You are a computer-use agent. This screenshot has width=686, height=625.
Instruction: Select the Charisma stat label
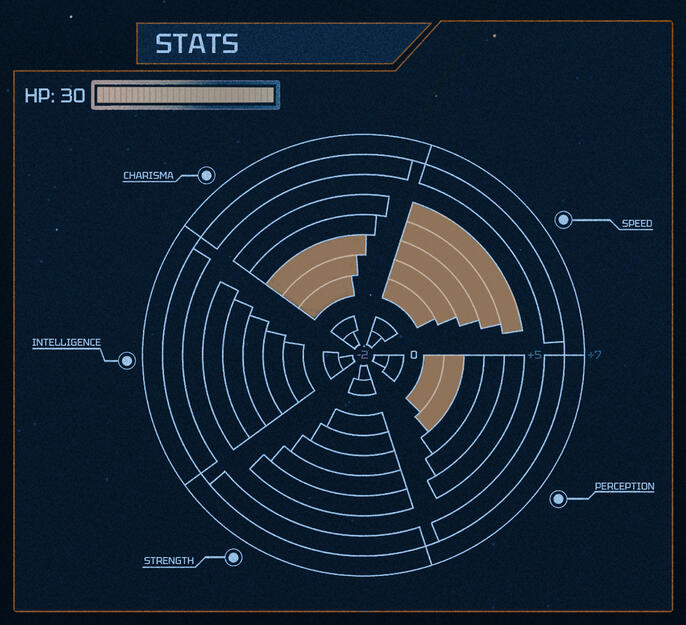coord(148,176)
